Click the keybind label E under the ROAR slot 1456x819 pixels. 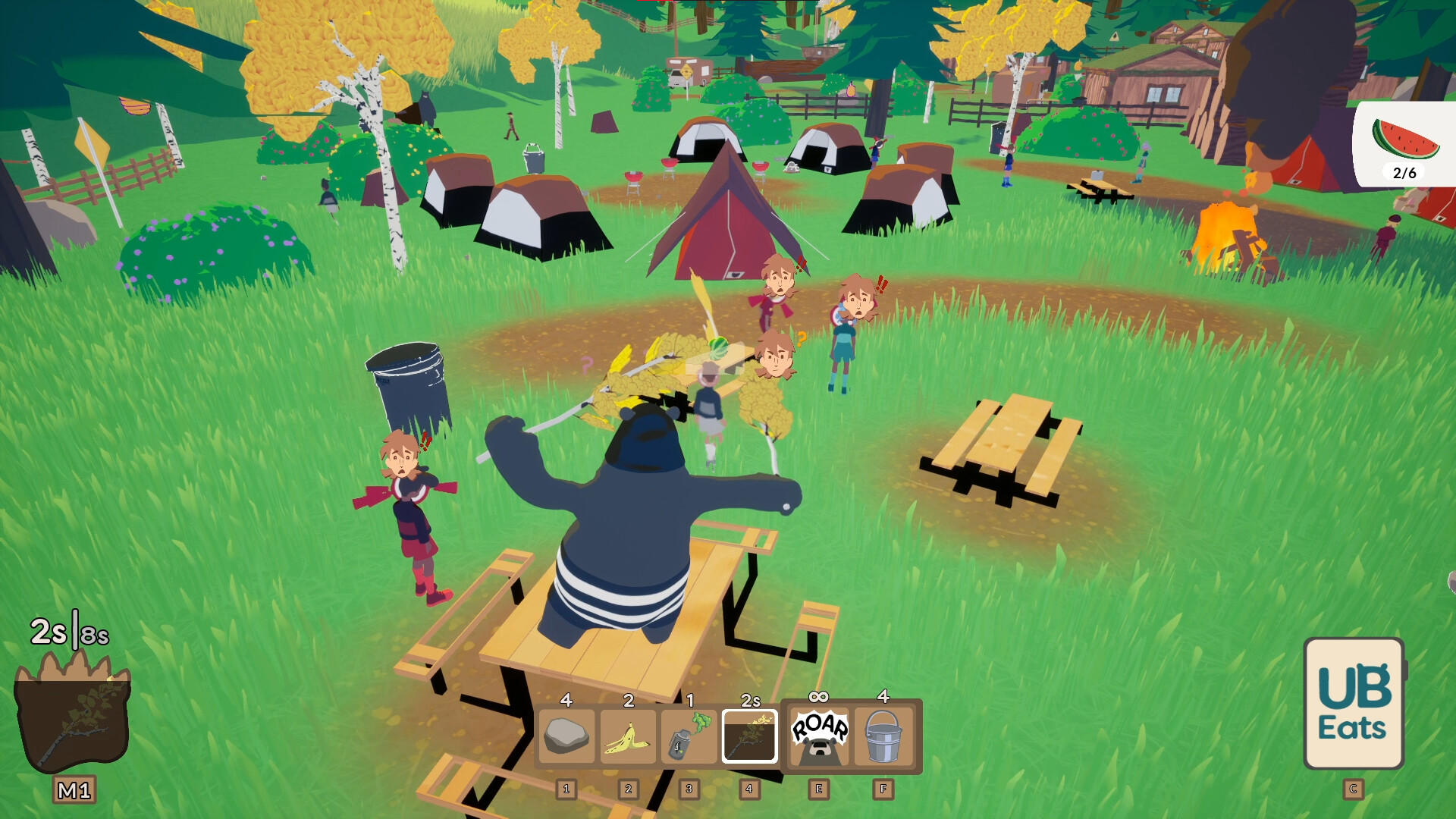818,789
